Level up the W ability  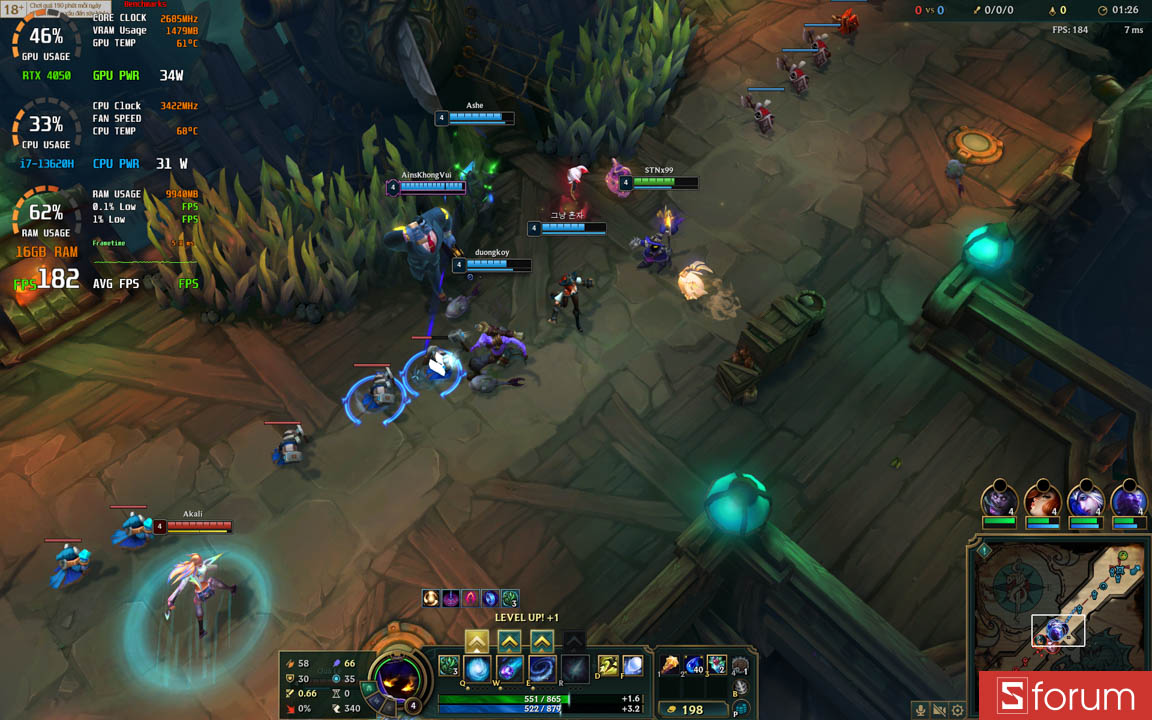[x=510, y=641]
